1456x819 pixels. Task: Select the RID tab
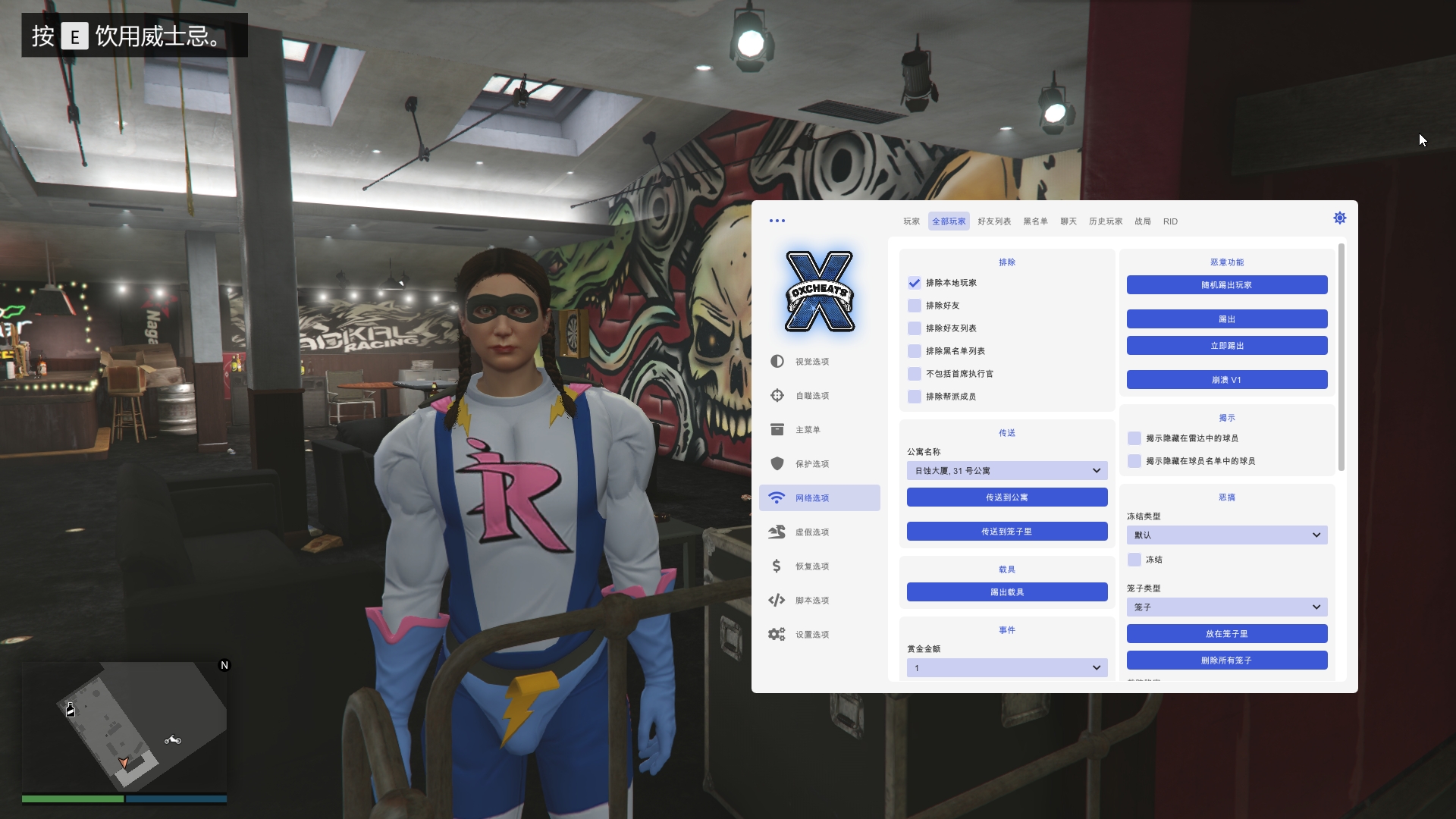pos(1170,221)
